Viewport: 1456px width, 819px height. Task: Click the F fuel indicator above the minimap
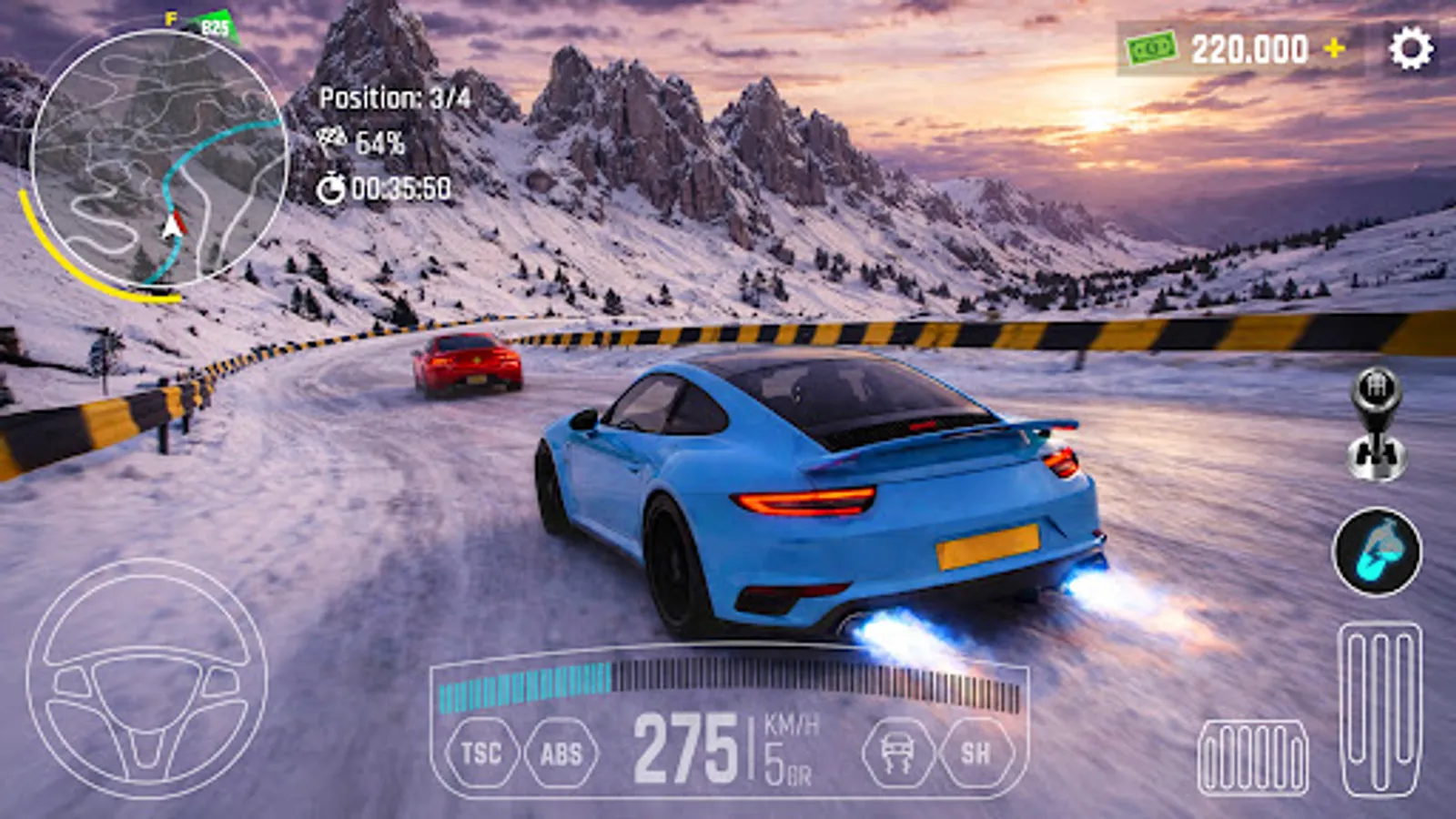pyautogui.click(x=168, y=17)
